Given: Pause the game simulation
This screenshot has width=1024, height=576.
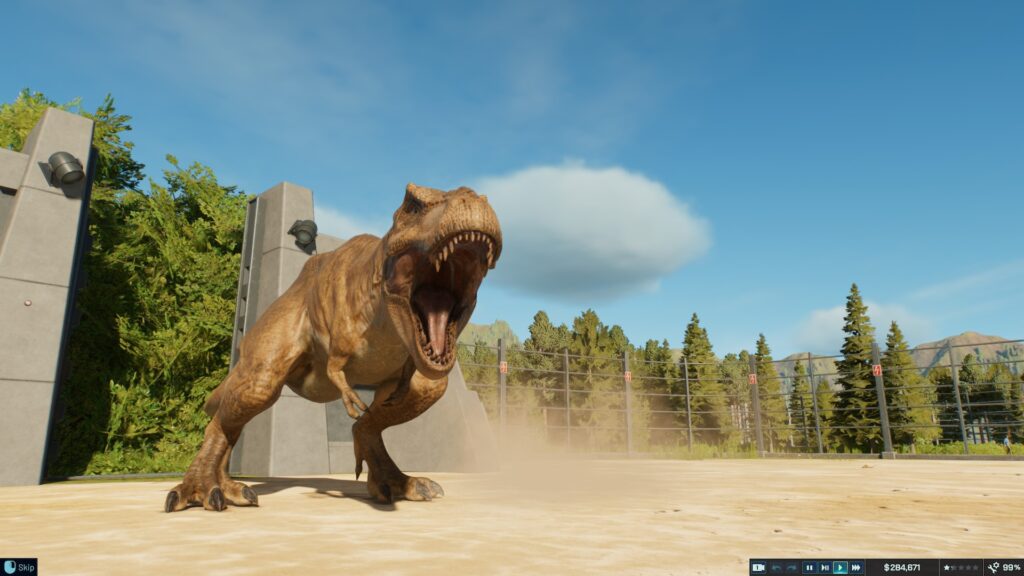Looking at the screenshot, I should (x=809, y=567).
